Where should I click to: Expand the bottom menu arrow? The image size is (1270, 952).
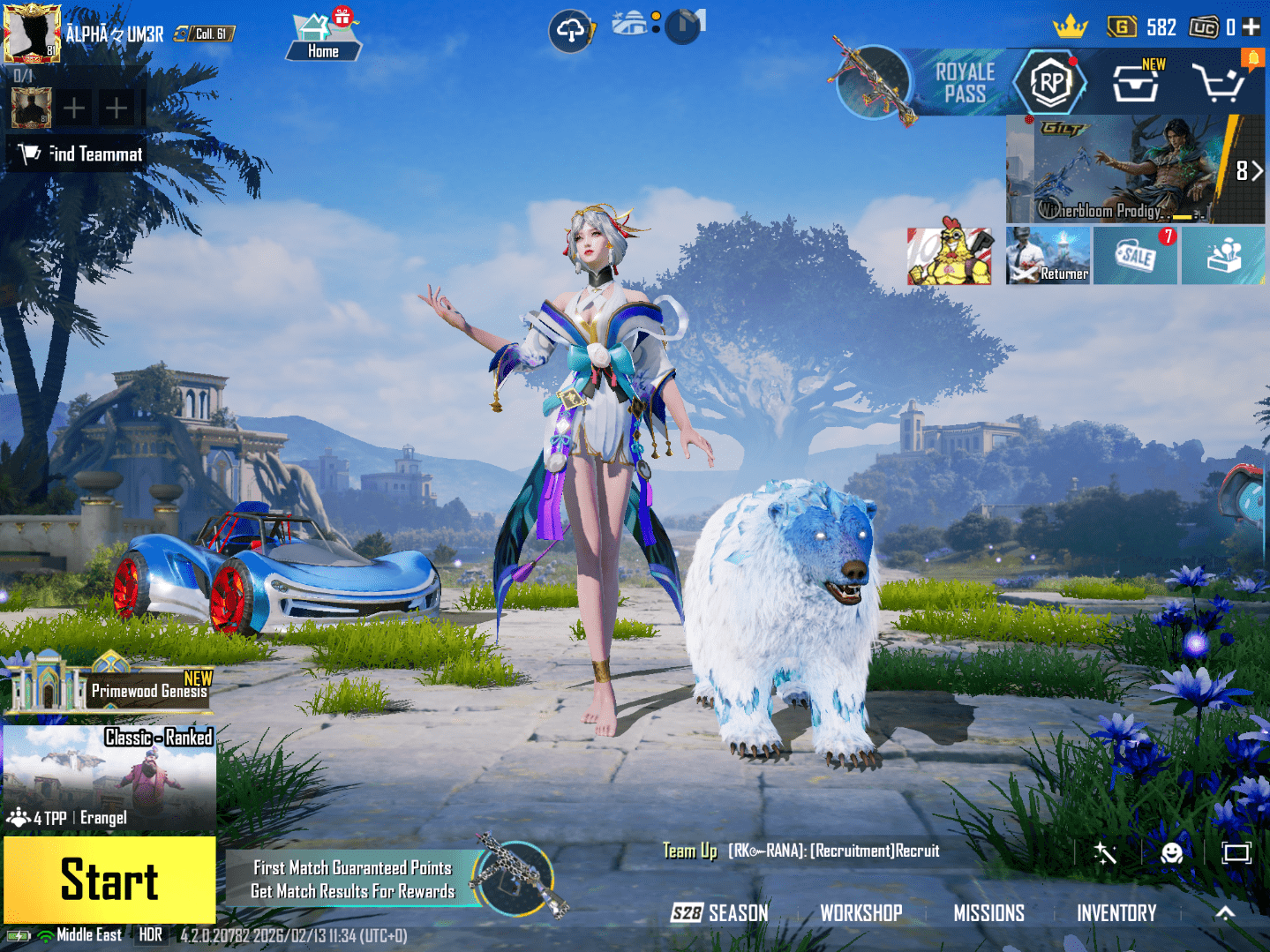pyautogui.click(x=1225, y=913)
